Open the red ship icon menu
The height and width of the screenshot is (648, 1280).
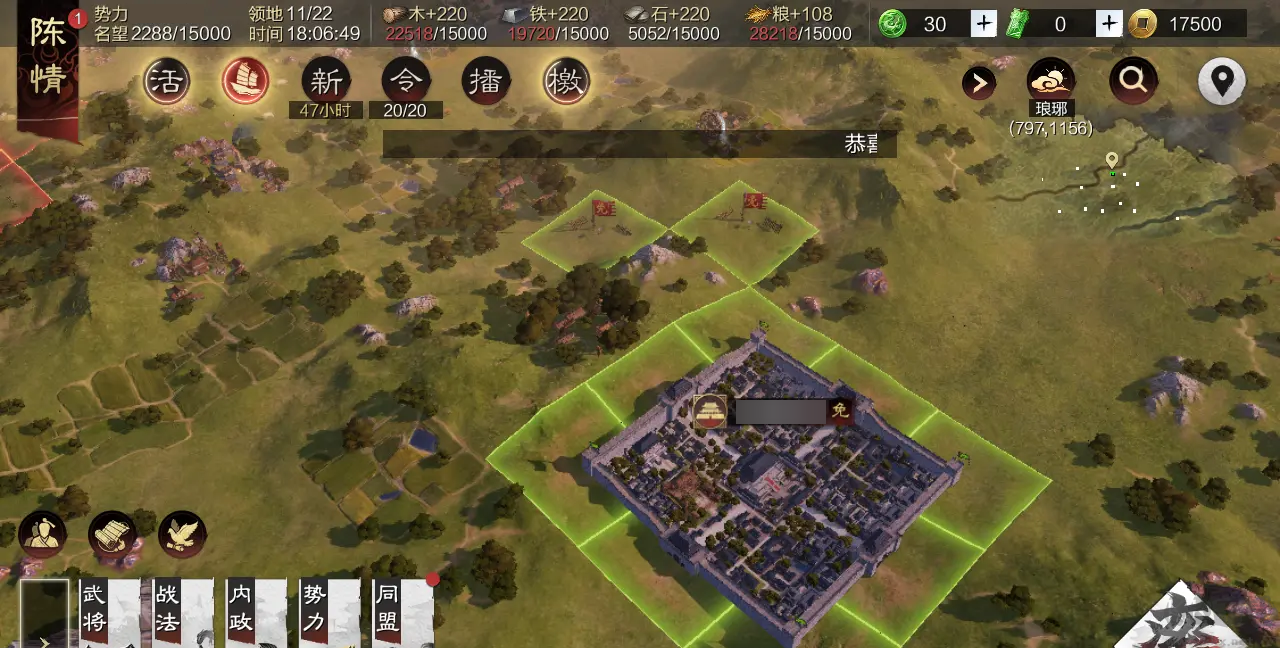point(246,82)
